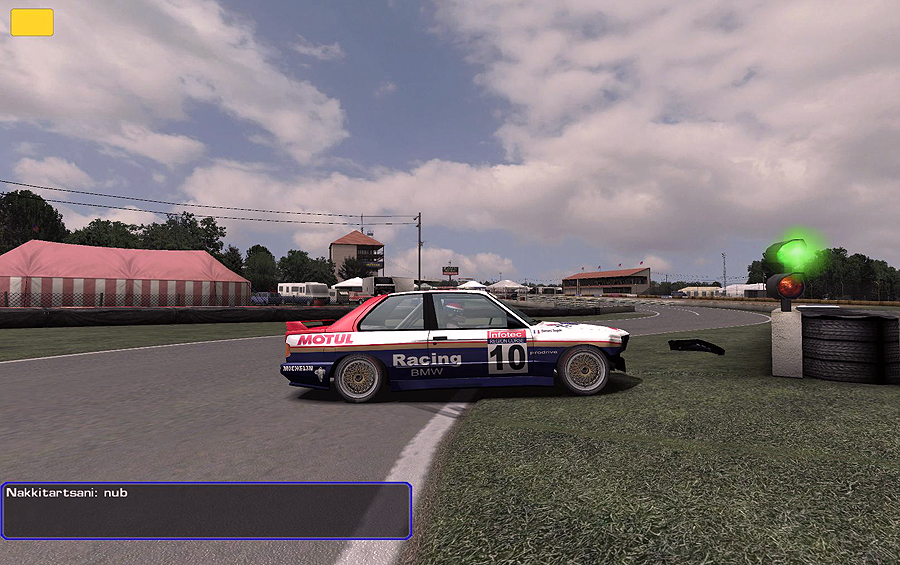Image resolution: width=900 pixels, height=565 pixels.
Task: Click the chat message box
Action: [x=206, y=511]
